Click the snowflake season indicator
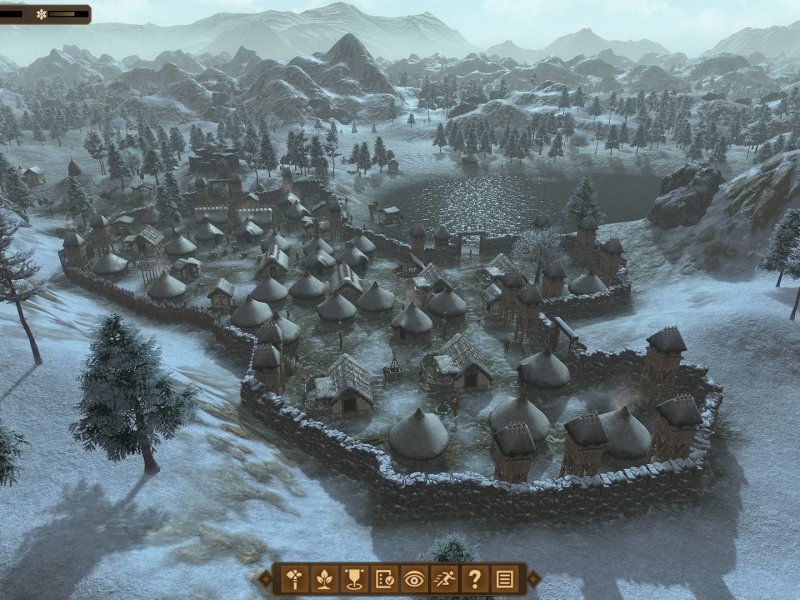Image resolution: width=800 pixels, height=600 pixels. (x=42, y=14)
